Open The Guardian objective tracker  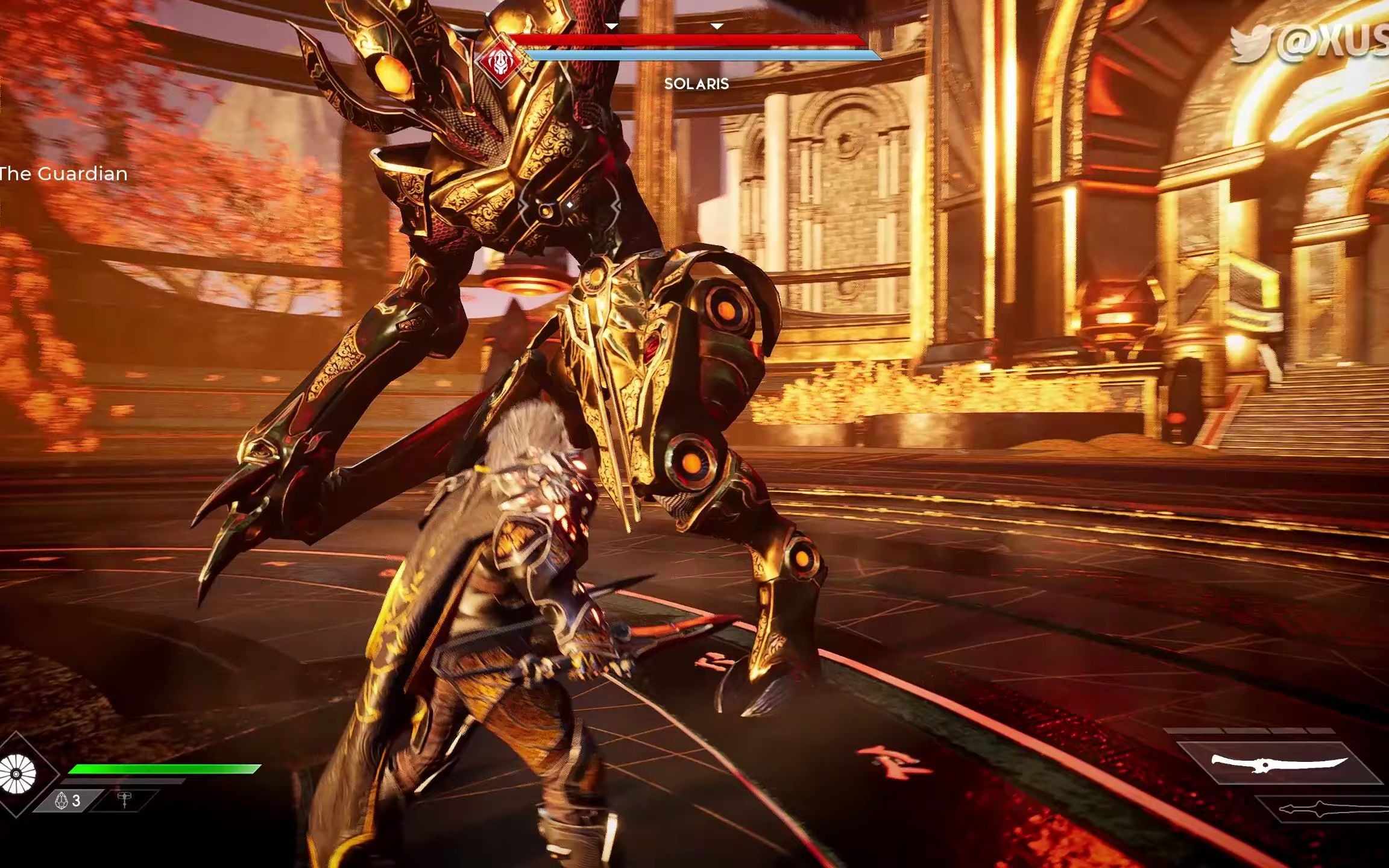pos(63,174)
